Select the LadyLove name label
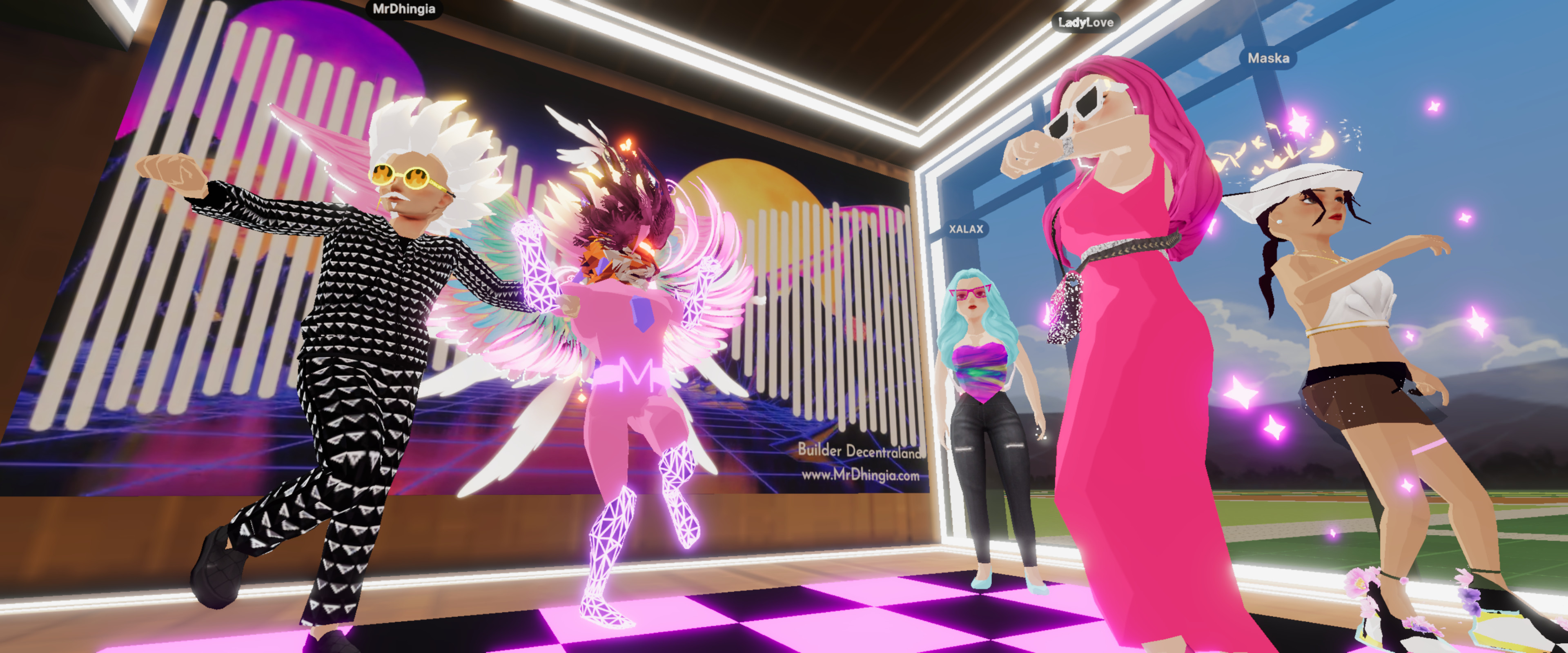The width and height of the screenshot is (1568, 653). (1085, 22)
